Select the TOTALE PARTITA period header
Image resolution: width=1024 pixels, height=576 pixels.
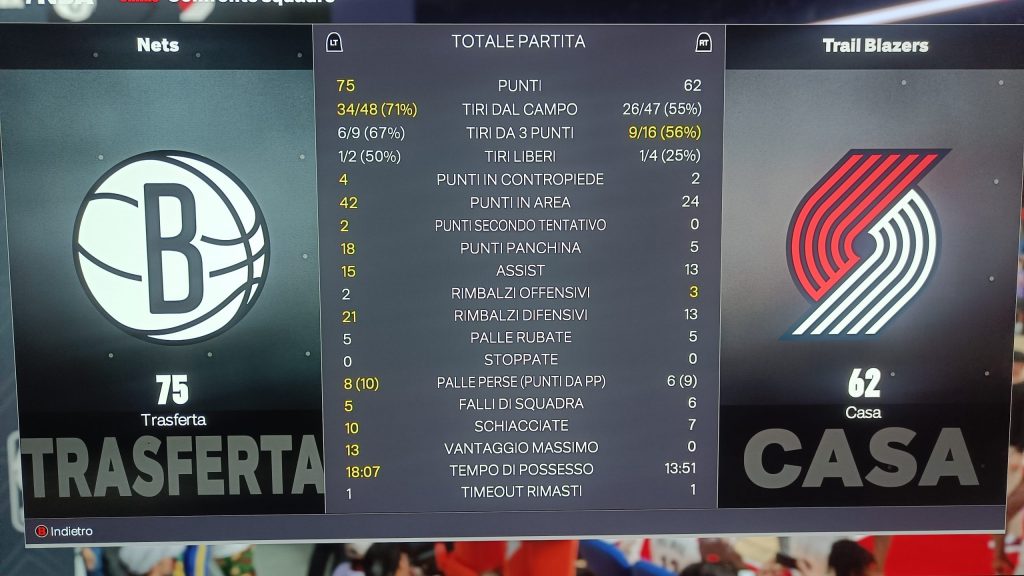tap(518, 42)
